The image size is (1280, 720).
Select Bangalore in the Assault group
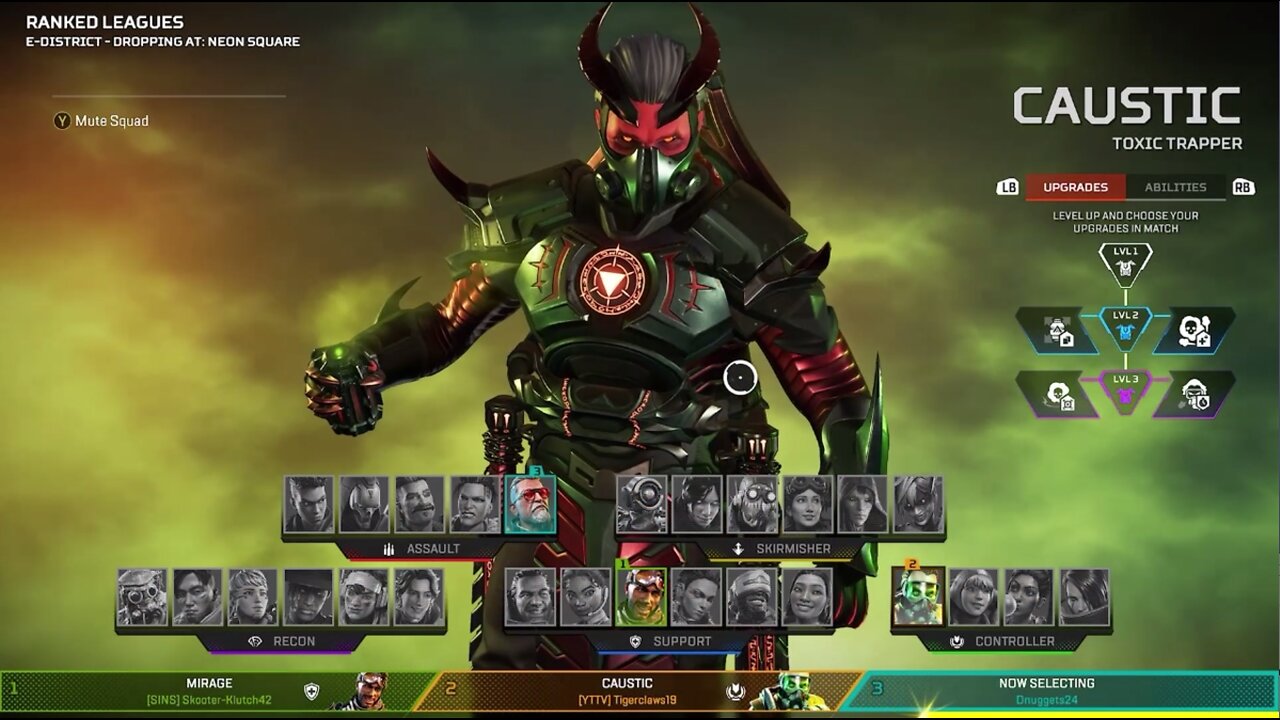tap(309, 504)
